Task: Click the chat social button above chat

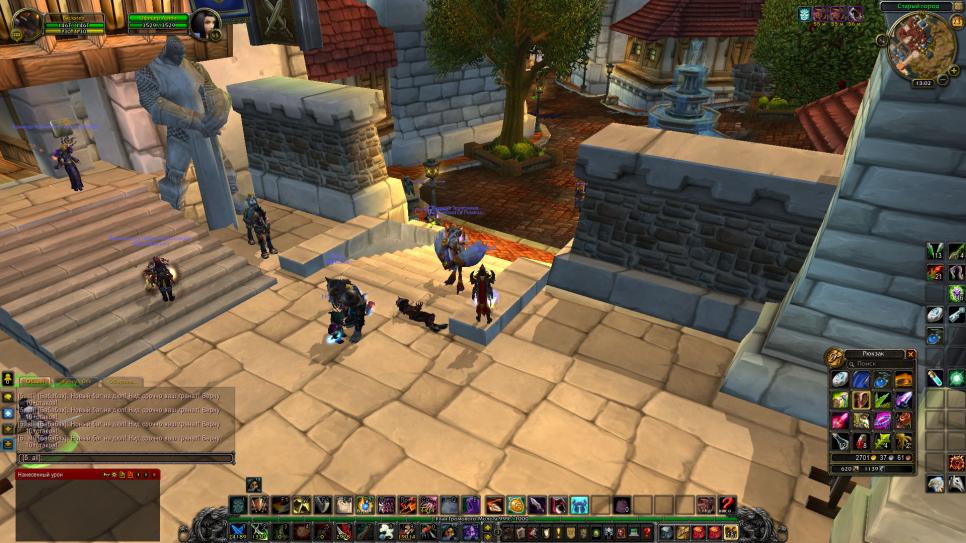Action: coord(7,379)
